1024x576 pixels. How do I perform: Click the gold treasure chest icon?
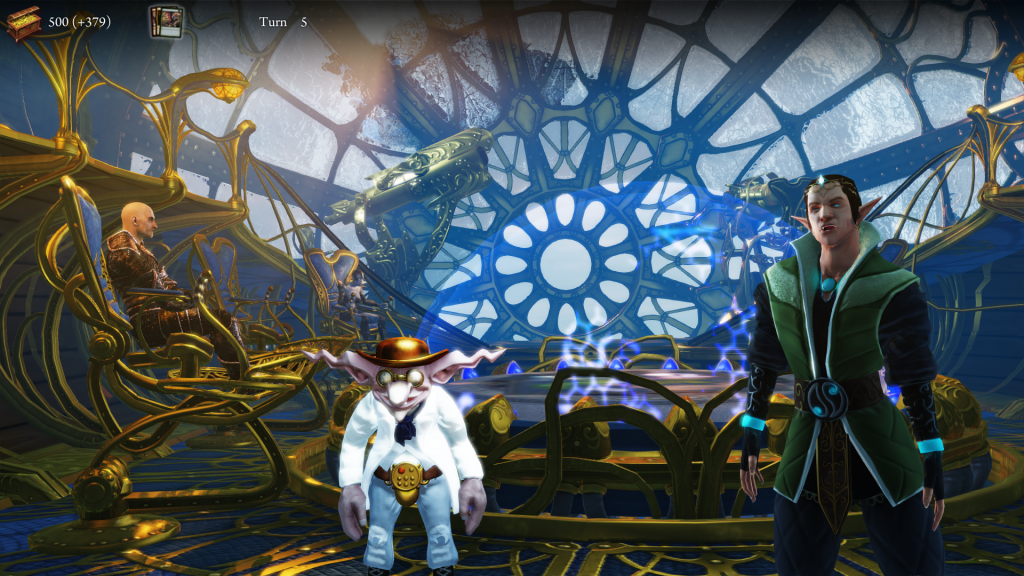tap(23, 22)
